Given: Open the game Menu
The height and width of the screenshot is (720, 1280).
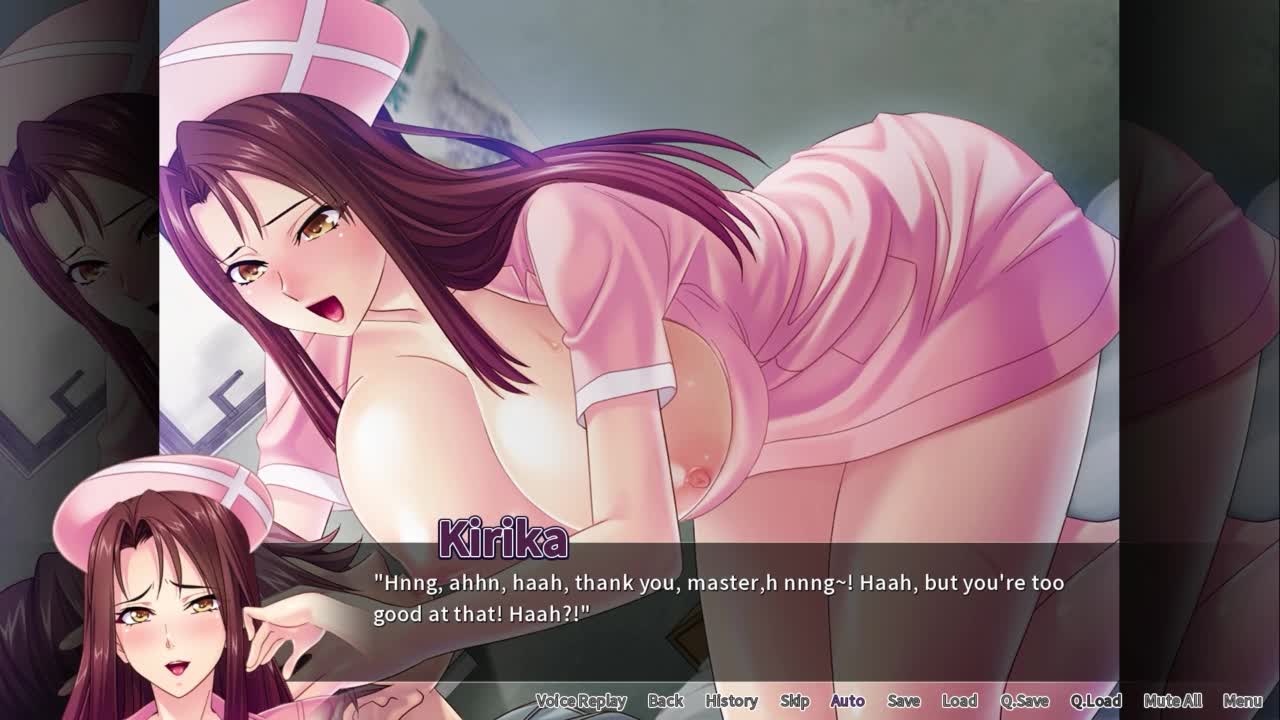Looking at the screenshot, I should pos(1242,701).
